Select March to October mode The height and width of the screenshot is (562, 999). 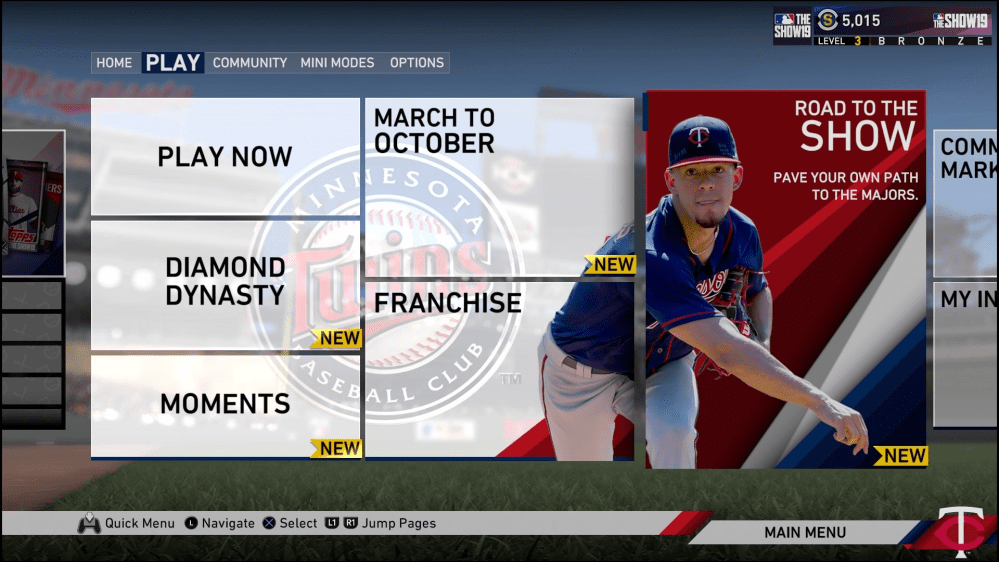pos(499,187)
